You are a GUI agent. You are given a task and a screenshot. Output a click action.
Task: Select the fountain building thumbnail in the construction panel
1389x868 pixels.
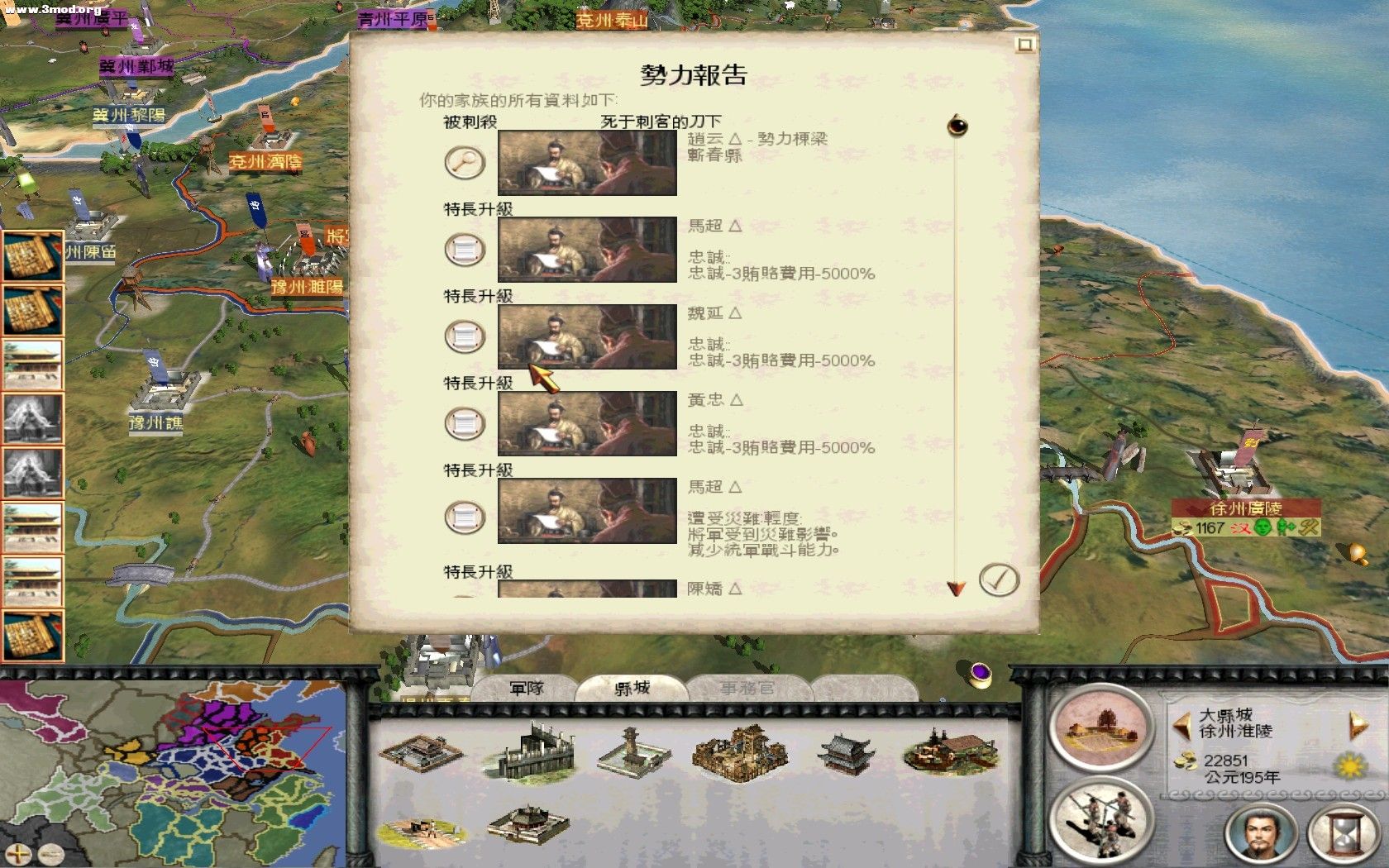coord(632,752)
